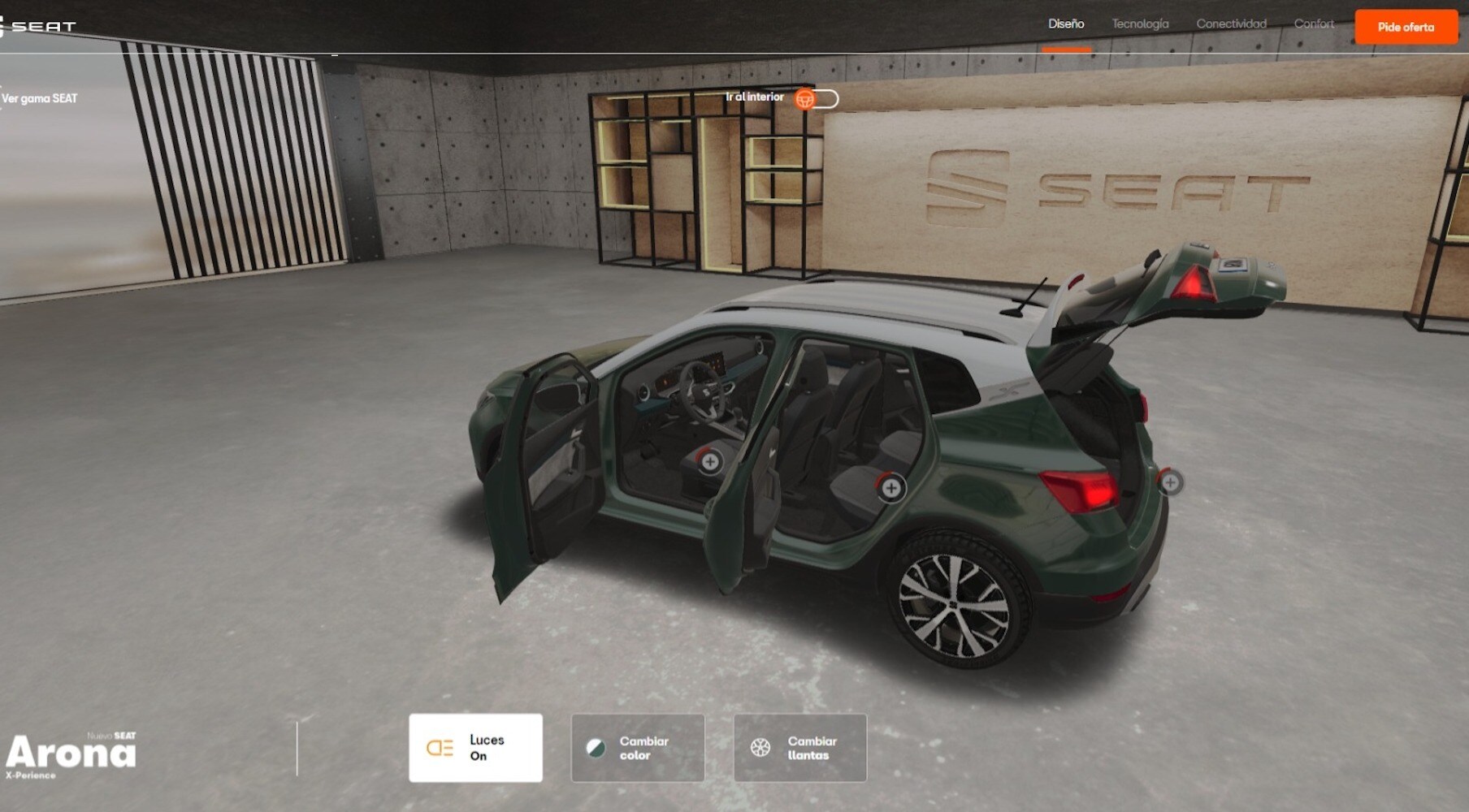The height and width of the screenshot is (812, 1469).
Task: Go to the Conectividad tab
Action: click(x=1231, y=24)
